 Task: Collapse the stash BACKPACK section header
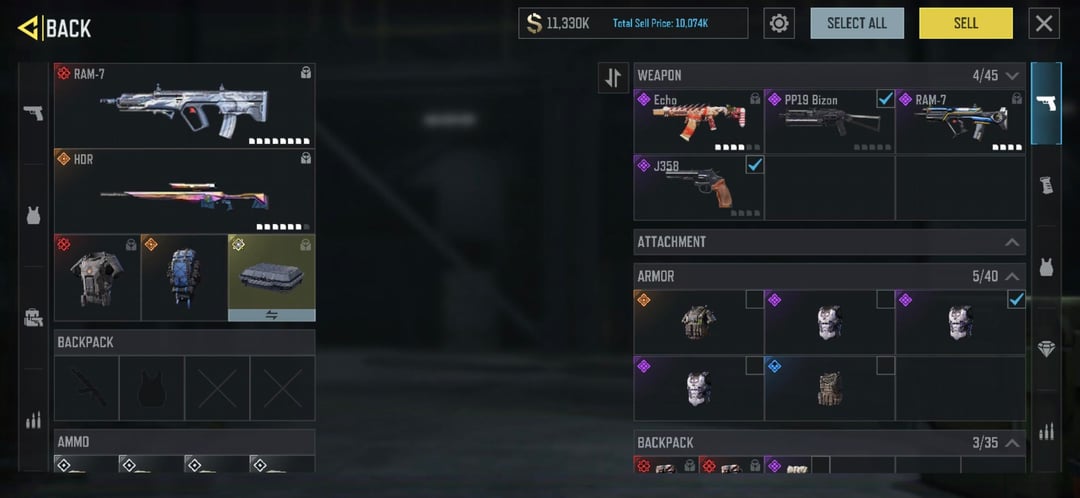tap(1012, 443)
